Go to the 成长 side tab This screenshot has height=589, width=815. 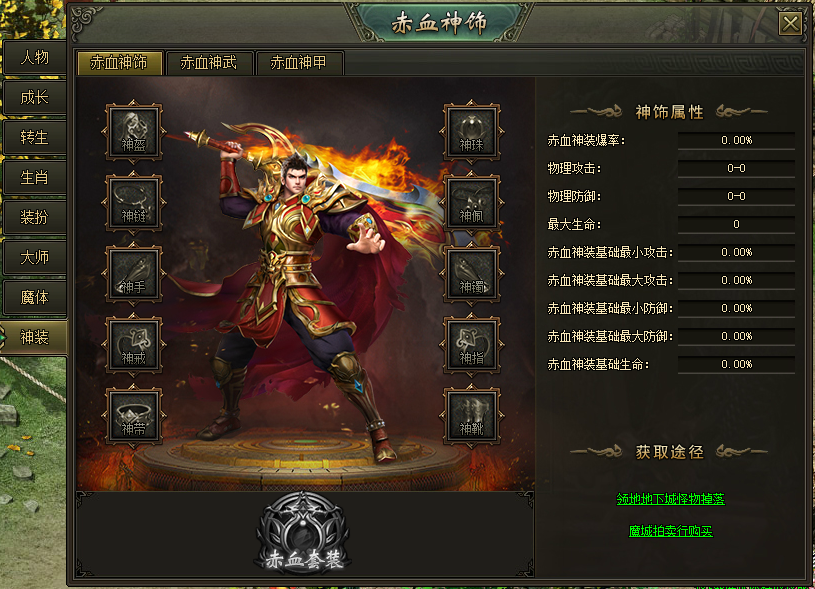(34, 98)
